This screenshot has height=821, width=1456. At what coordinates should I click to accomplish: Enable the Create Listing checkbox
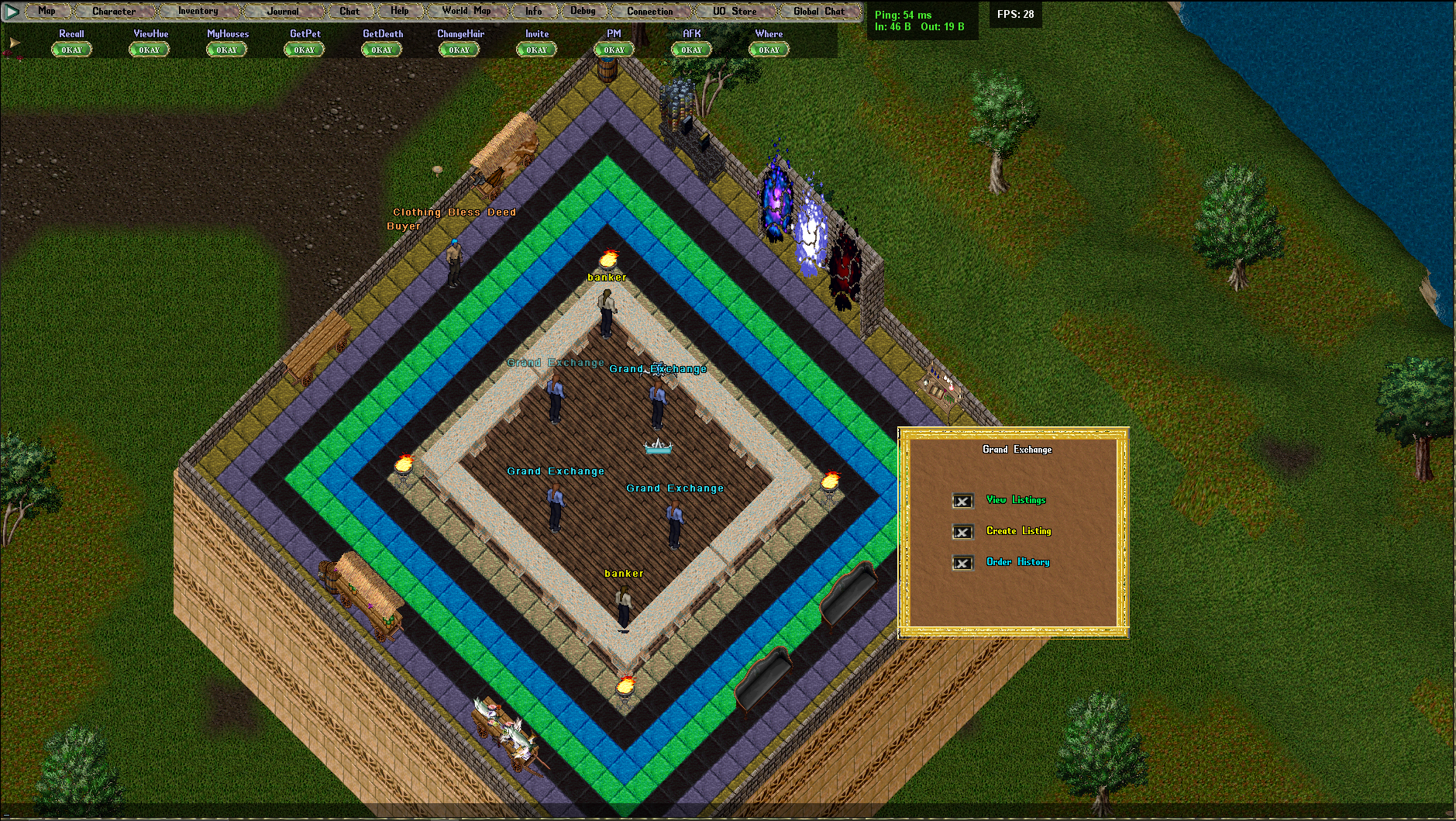click(962, 532)
